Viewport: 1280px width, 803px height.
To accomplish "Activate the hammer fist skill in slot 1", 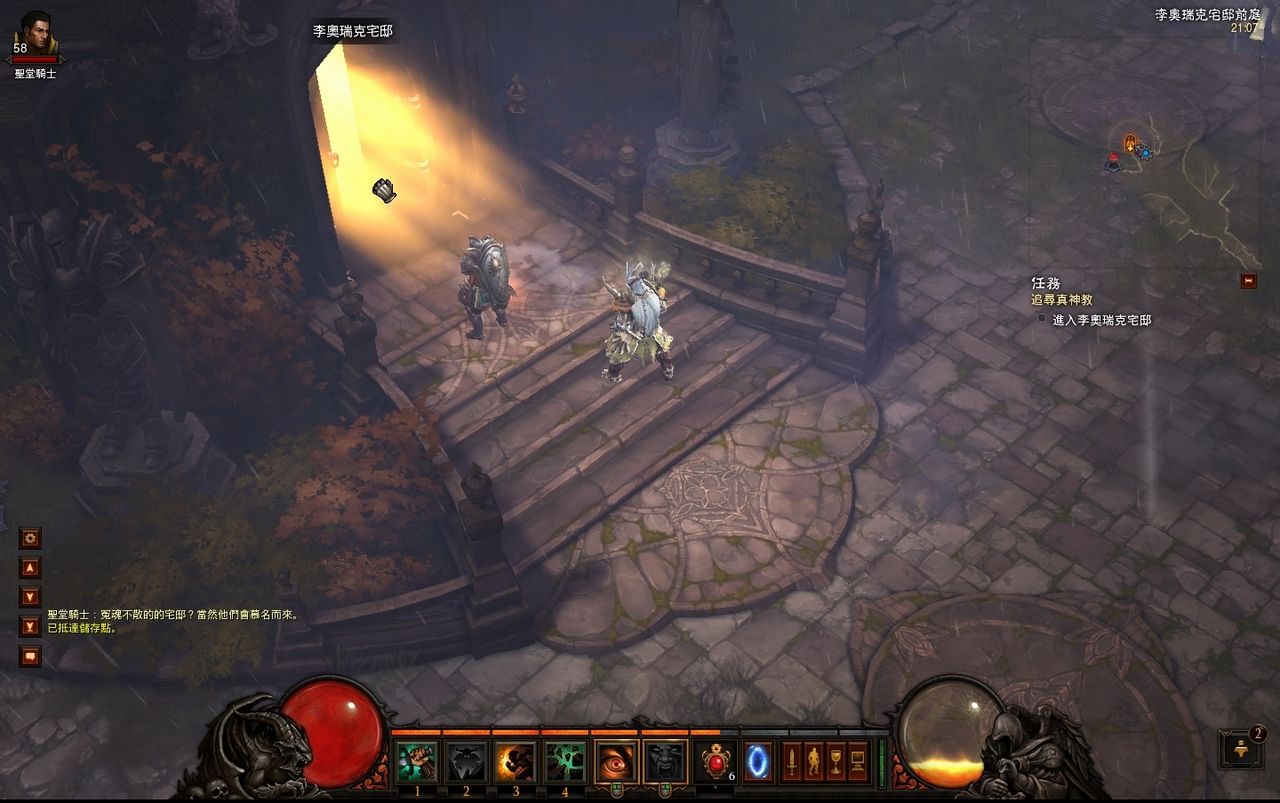I will click(417, 762).
